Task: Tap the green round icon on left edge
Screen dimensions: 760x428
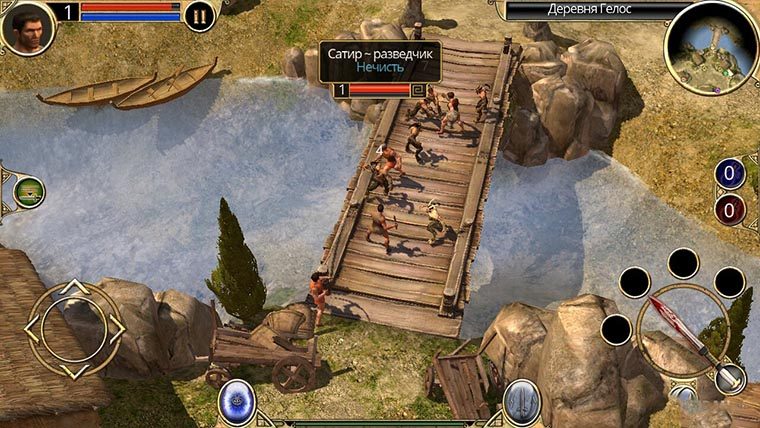Action: tap(28, 190)
